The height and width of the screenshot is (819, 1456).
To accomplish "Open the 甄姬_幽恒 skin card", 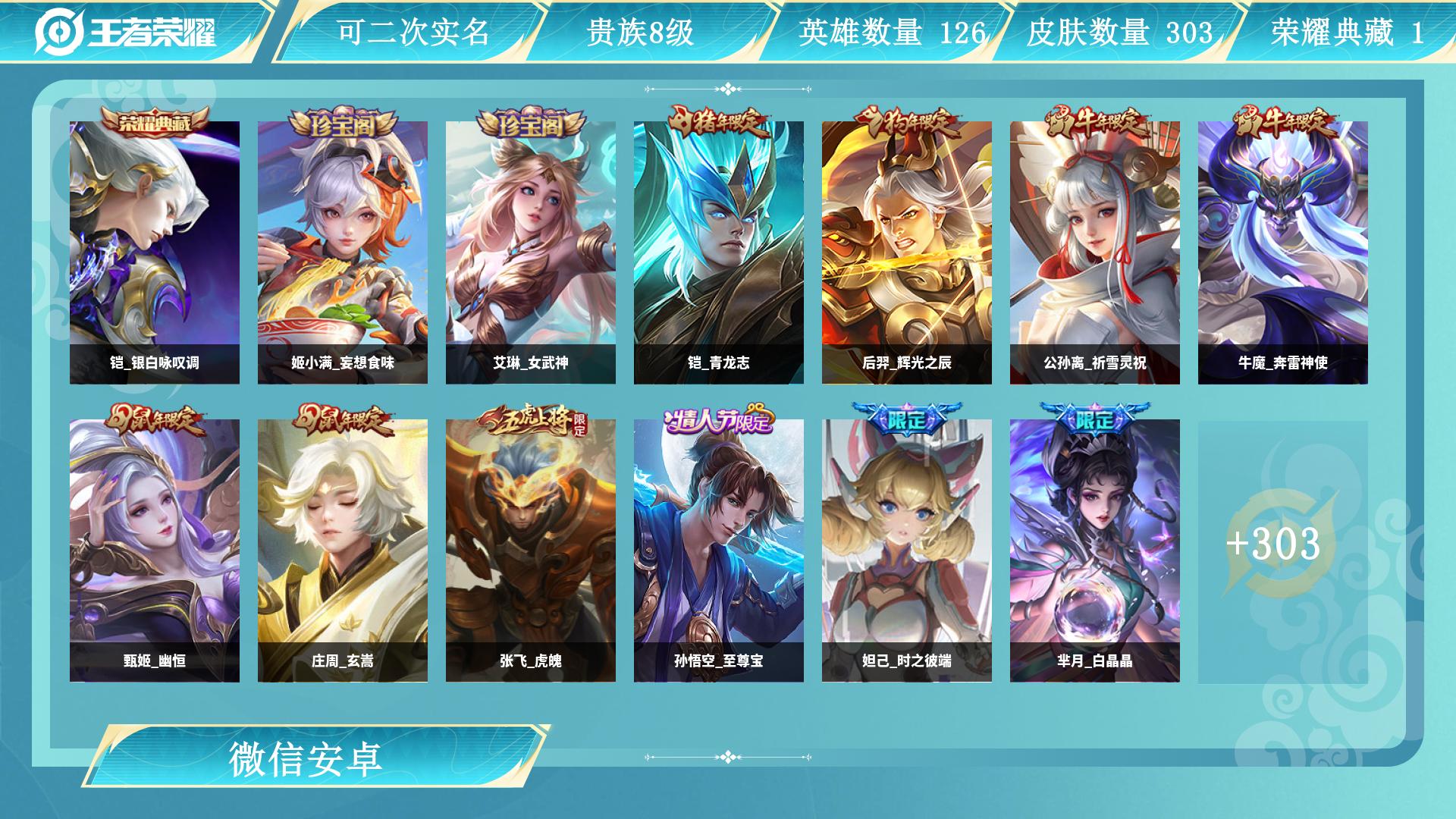I will (x=155, y=551).
